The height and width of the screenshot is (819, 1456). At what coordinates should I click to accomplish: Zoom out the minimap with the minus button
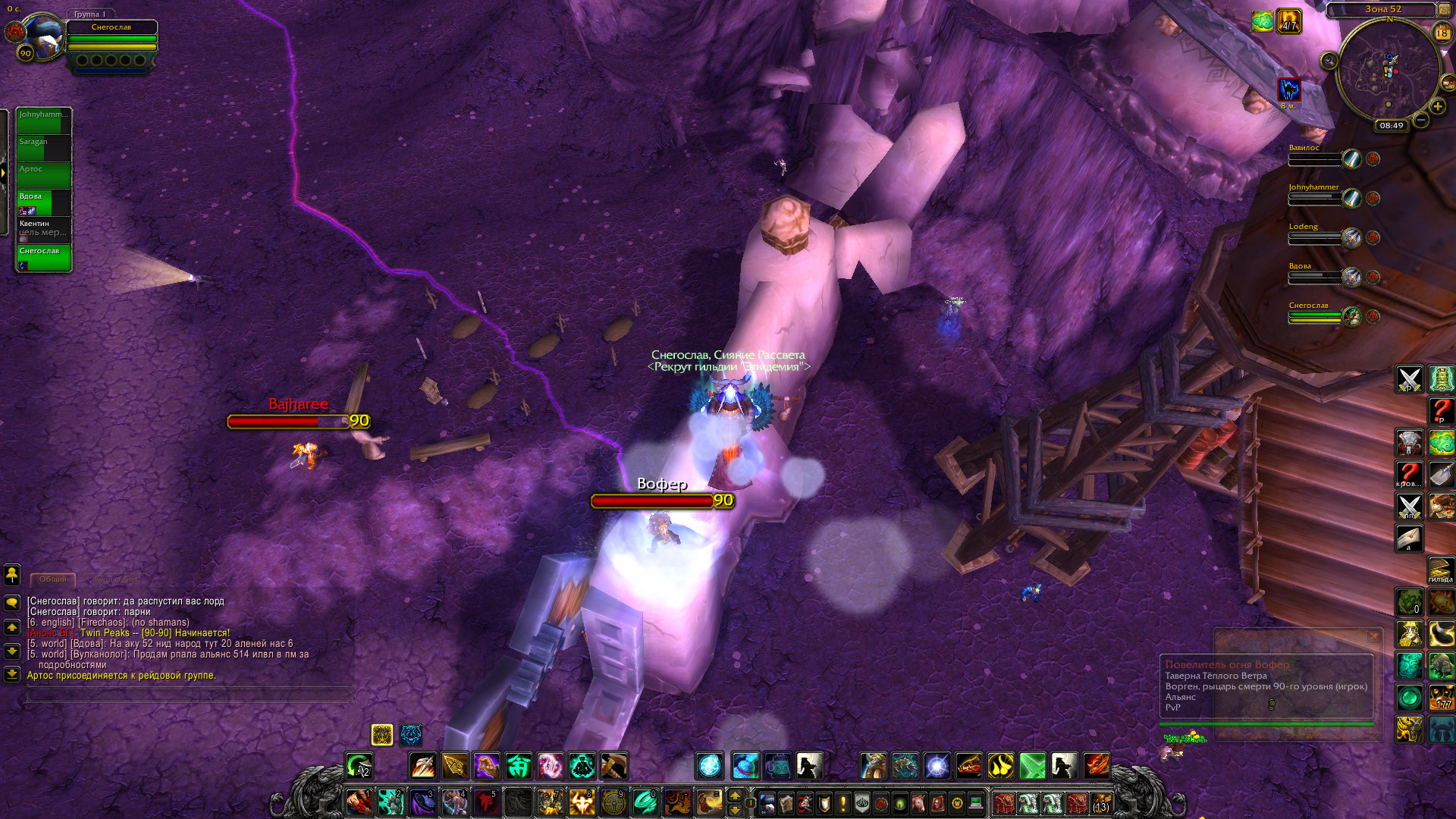coord(1421,120)
